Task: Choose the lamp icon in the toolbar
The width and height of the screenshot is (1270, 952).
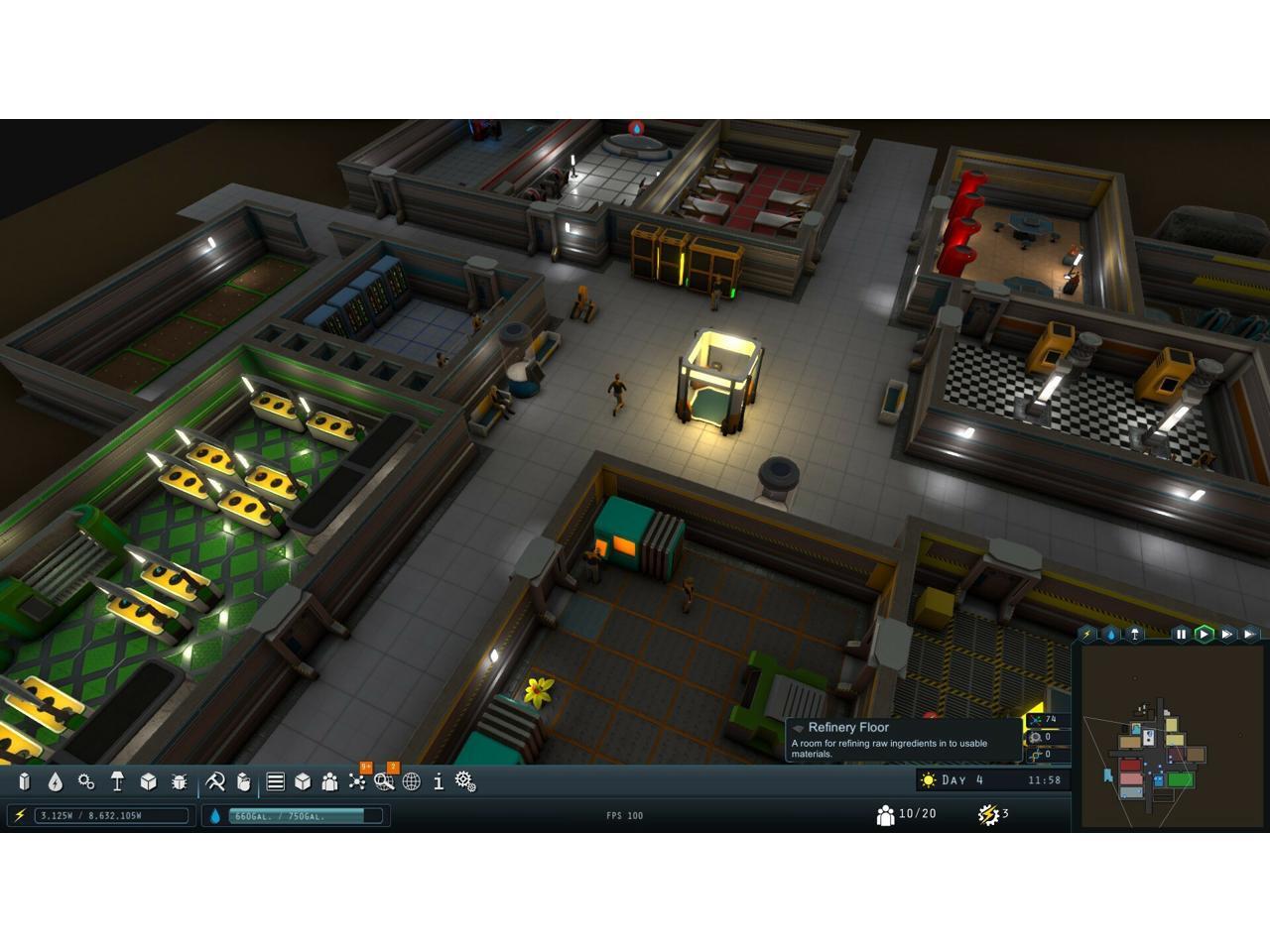Action: click(117, 782)
